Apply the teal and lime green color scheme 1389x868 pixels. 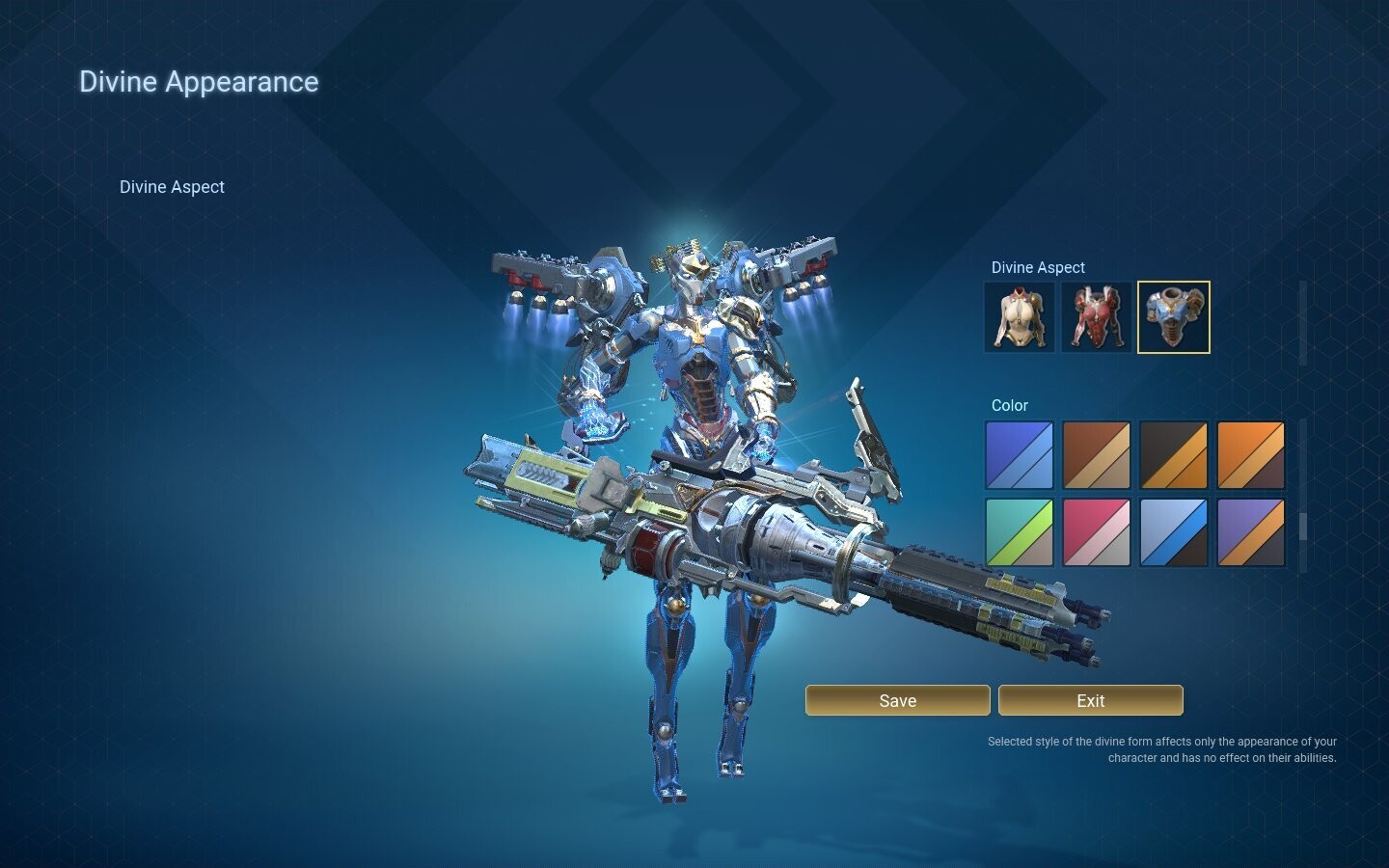[x=1020, y=531]
